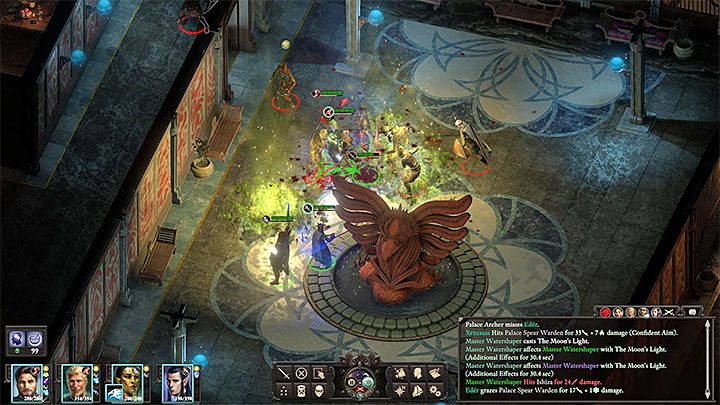The width and height of the screenshot is (720, 405).
Task: Open the ship icon menu
Action: tap(417, 391)
